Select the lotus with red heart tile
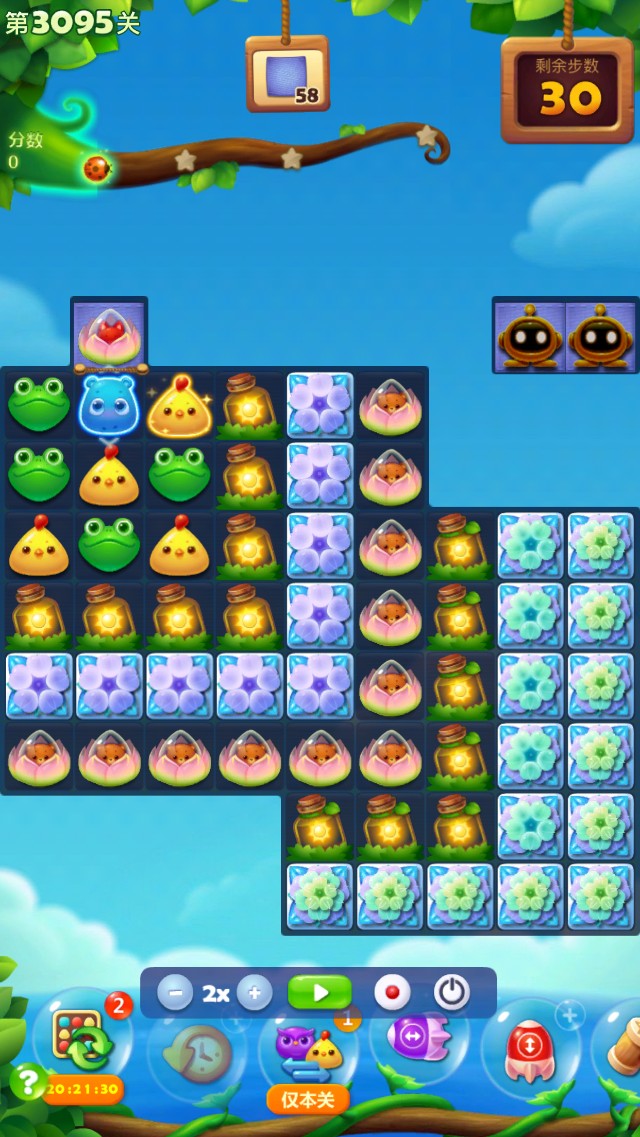 coord(109,335)
